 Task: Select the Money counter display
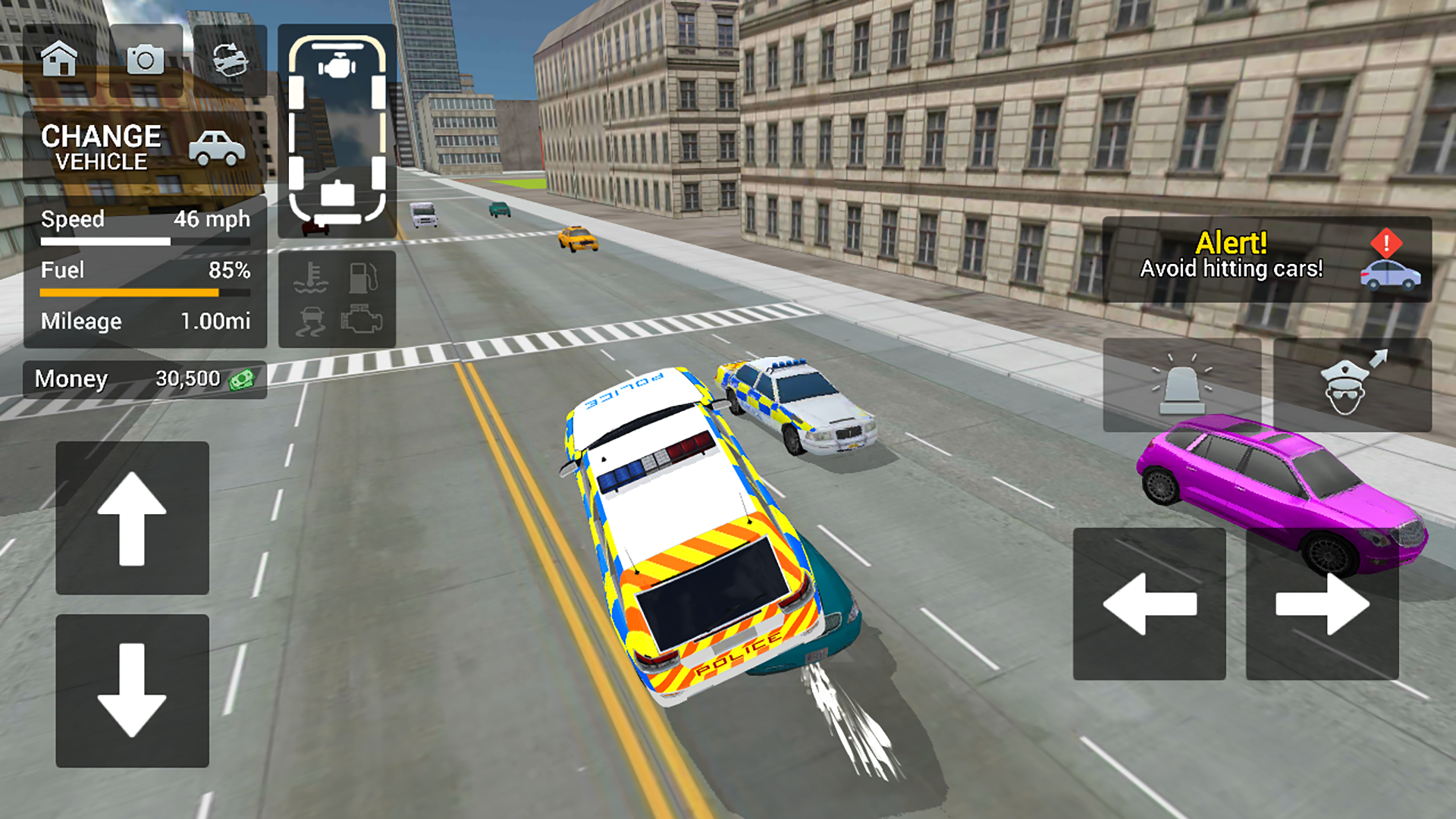(144, 378)
